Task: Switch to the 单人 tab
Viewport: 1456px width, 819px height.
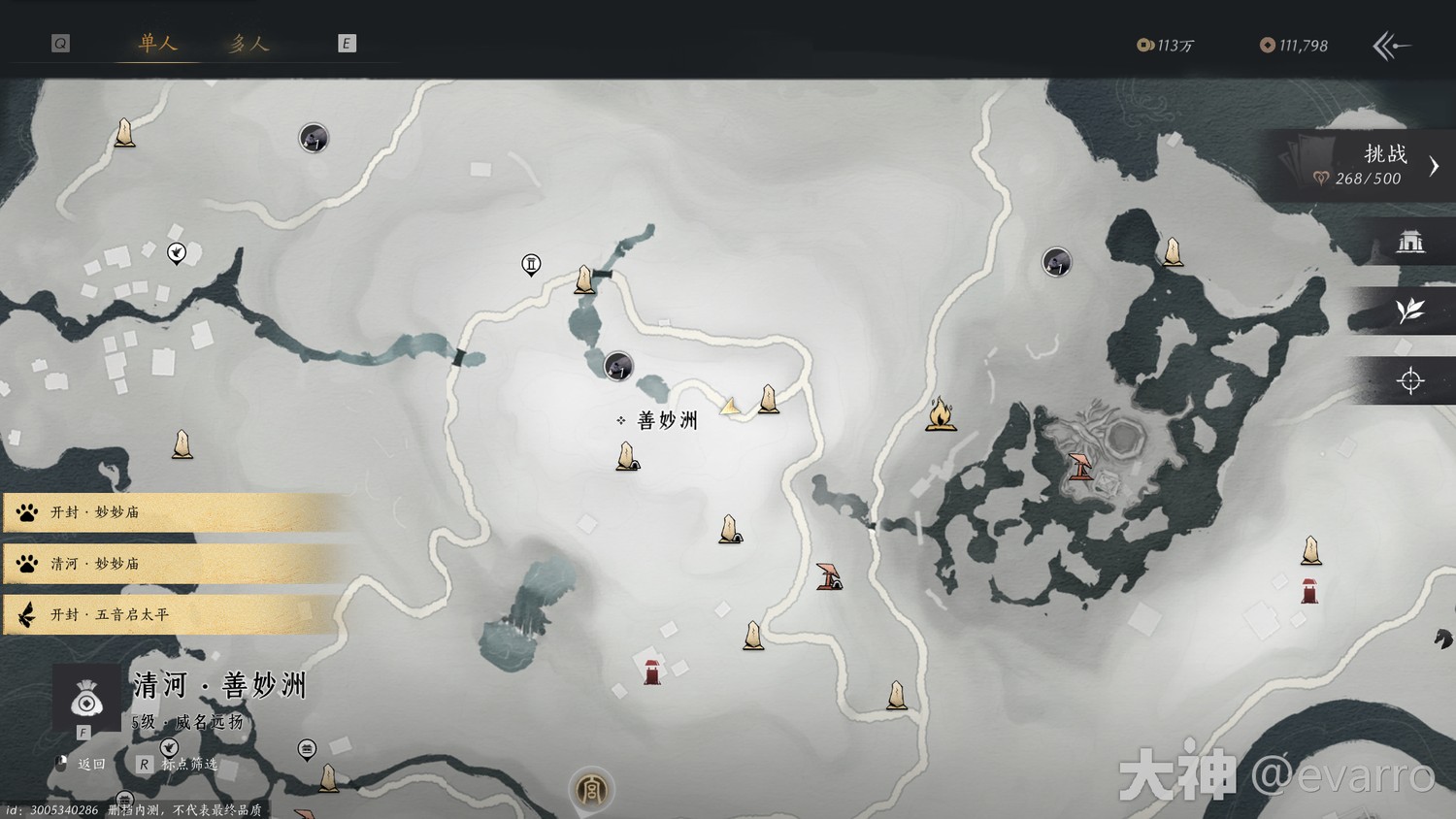Action: click(157, 44)
